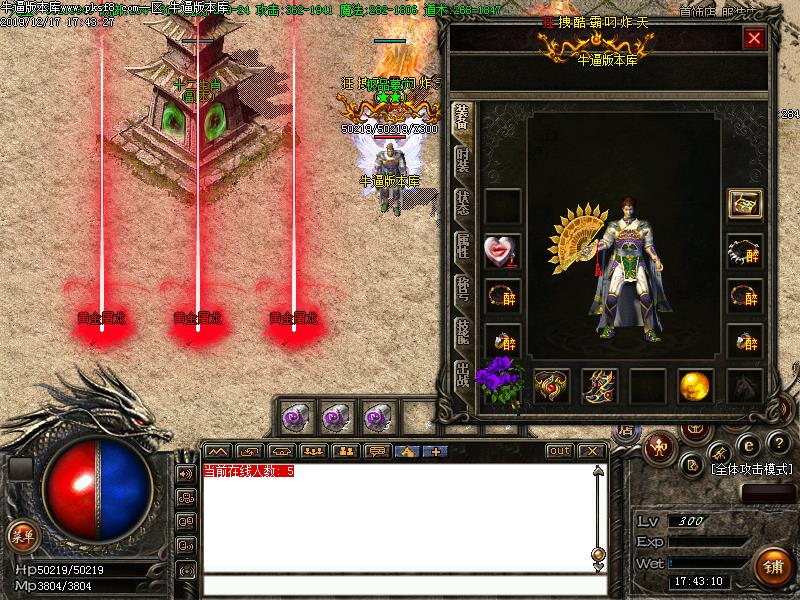Select the purple flower bouquet slot
Image resolution: width=800 pixels, height=600 pixels.
coord(502,382)
